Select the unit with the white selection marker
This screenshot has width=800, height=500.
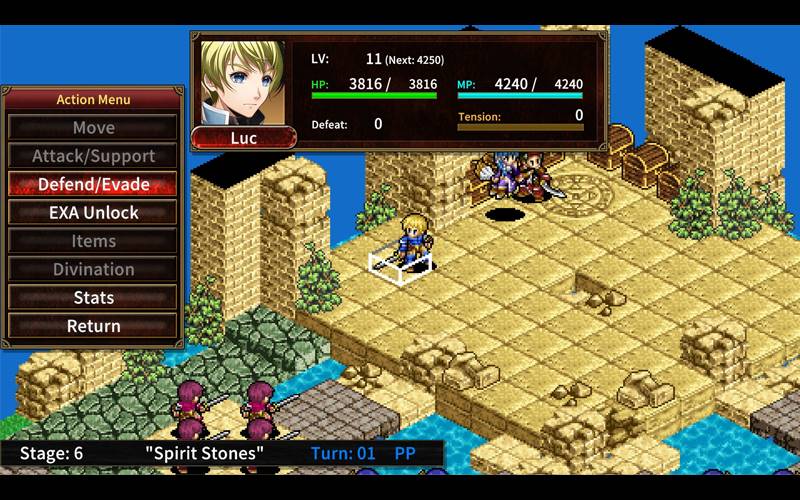coord(412,242)
